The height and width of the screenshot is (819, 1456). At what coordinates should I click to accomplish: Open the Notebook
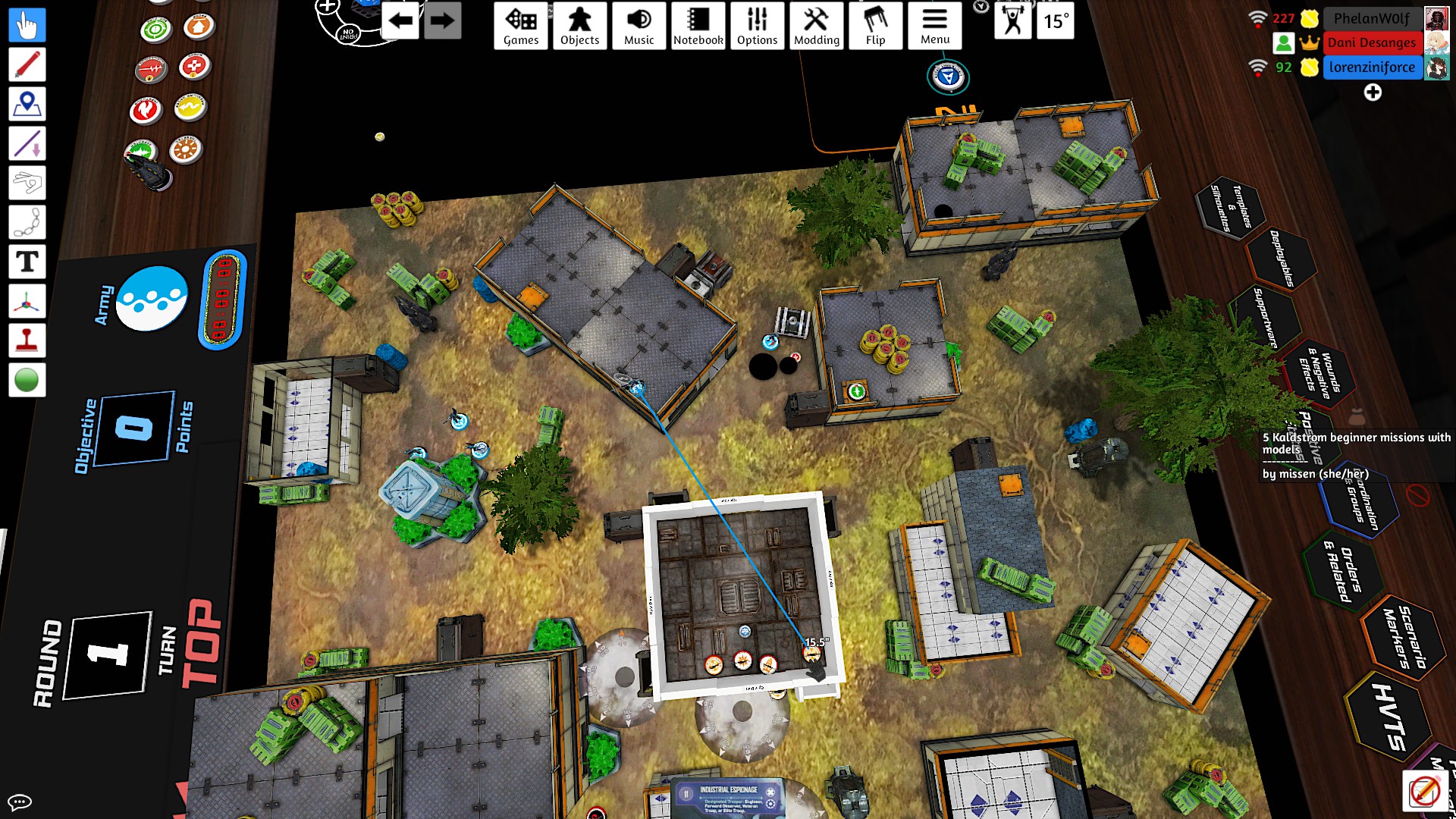click(x=698, y=26)
